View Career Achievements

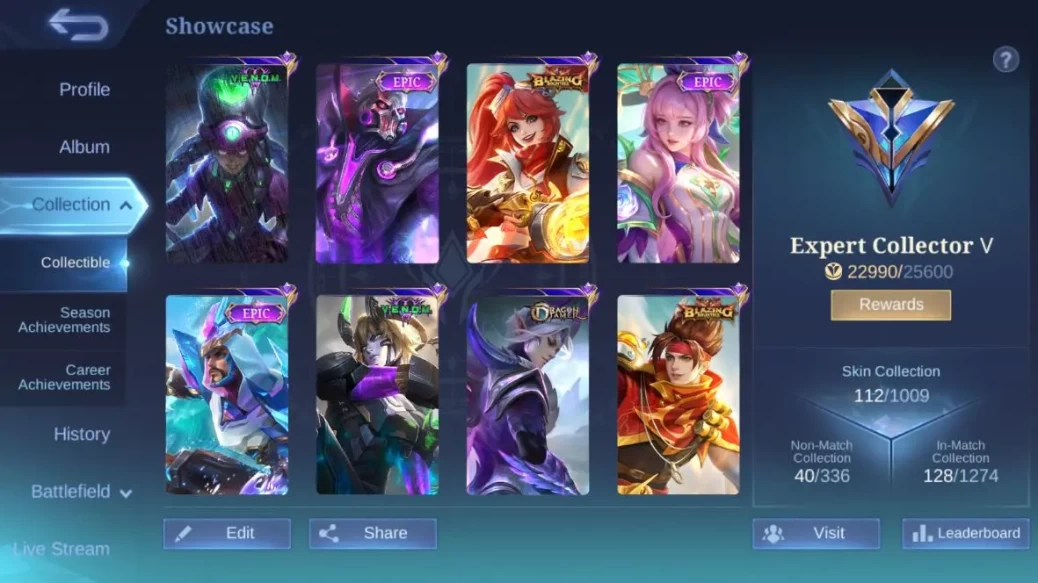(64, 377)
